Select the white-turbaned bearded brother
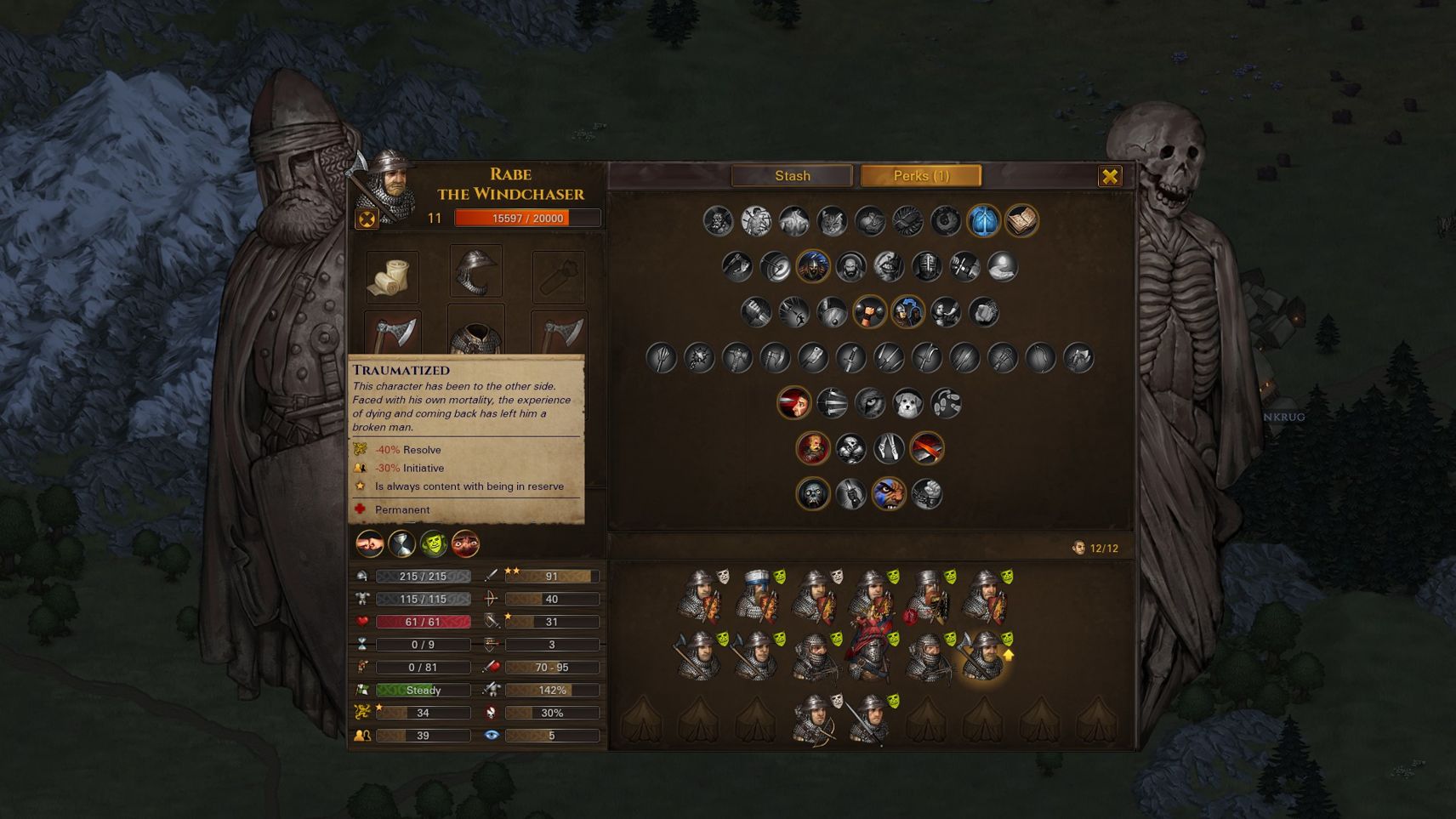This screenshot has width=1456, height=819. pyautogui.click(x=757, y=595)
